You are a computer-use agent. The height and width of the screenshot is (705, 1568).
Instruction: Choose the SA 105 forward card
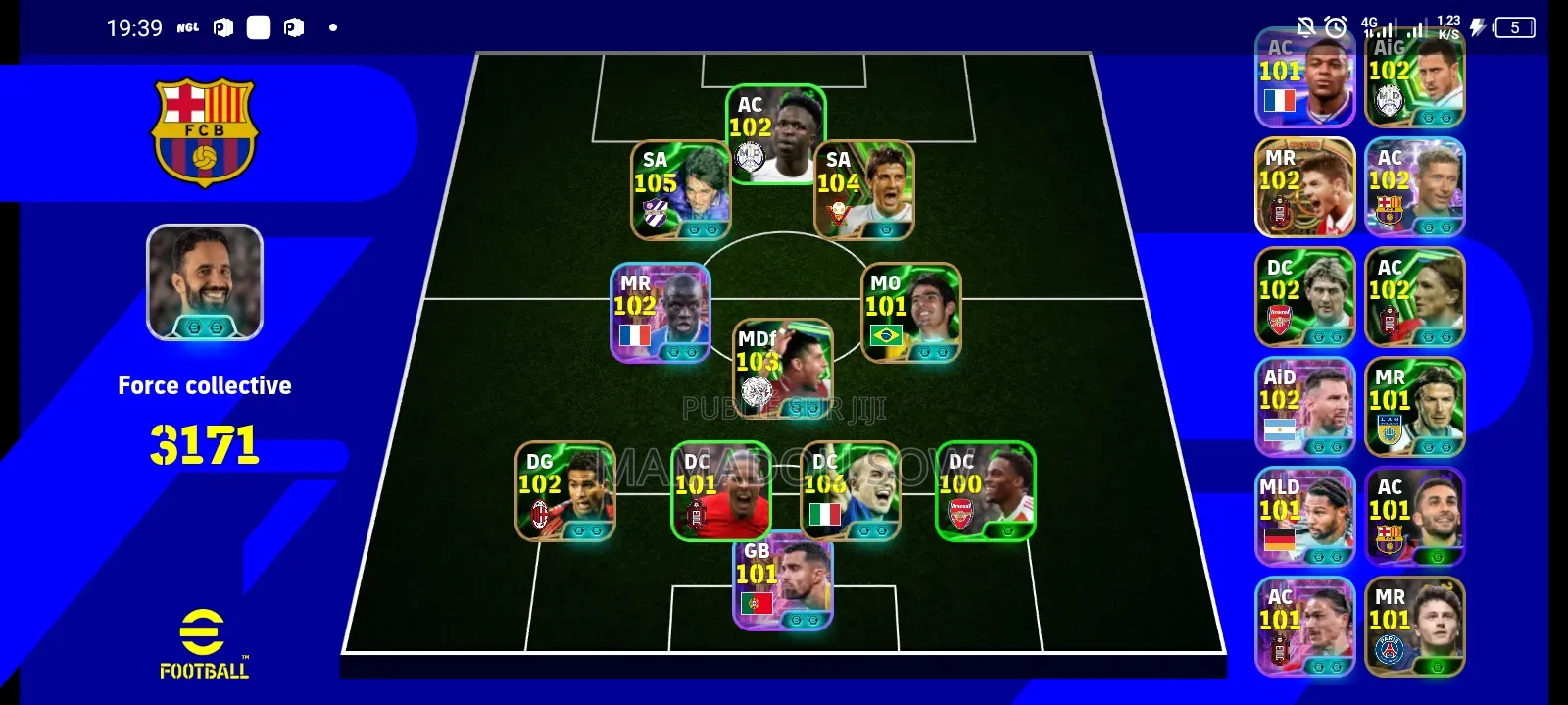680,191
